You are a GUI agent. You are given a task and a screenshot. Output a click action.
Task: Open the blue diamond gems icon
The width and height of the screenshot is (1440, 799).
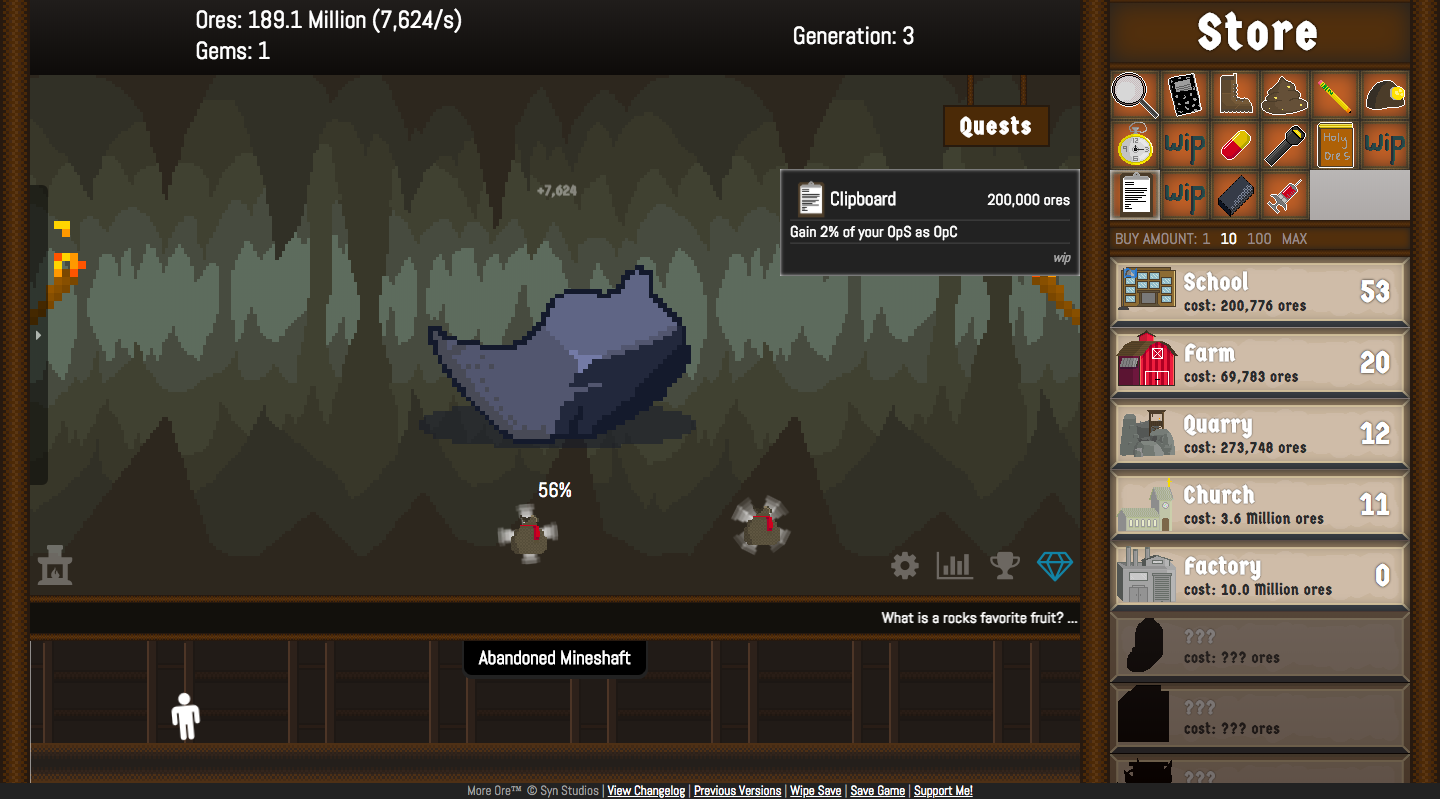pos(1054,566)
